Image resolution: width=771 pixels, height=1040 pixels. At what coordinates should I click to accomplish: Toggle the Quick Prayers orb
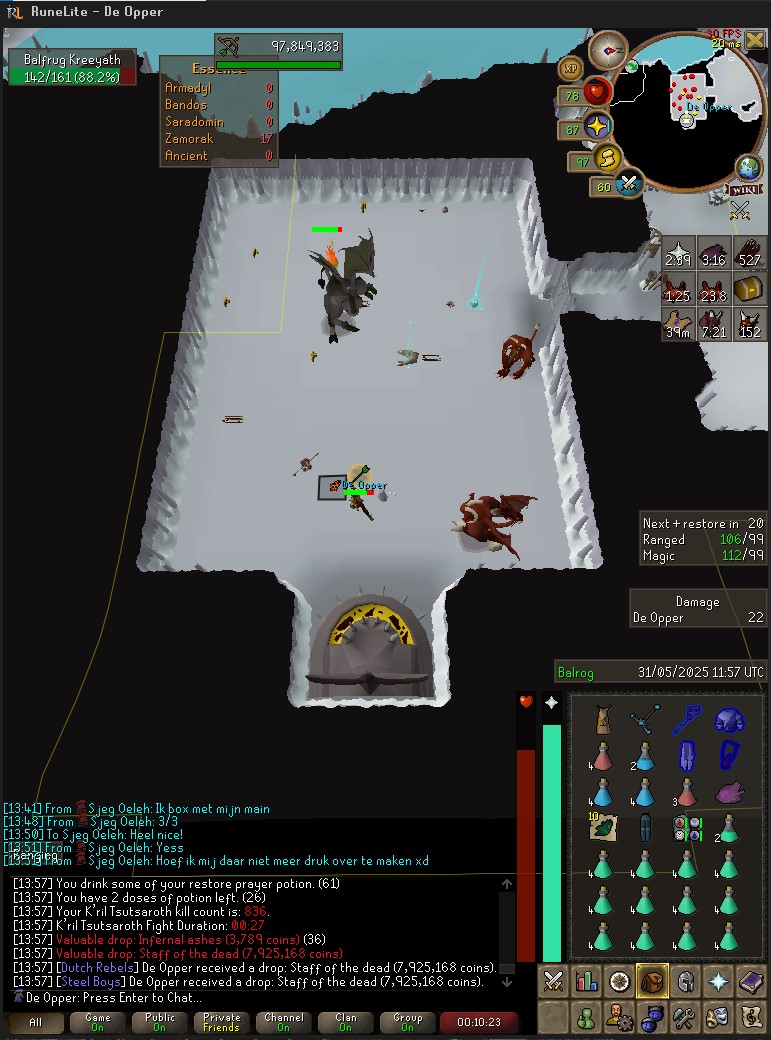coord(598,127)
